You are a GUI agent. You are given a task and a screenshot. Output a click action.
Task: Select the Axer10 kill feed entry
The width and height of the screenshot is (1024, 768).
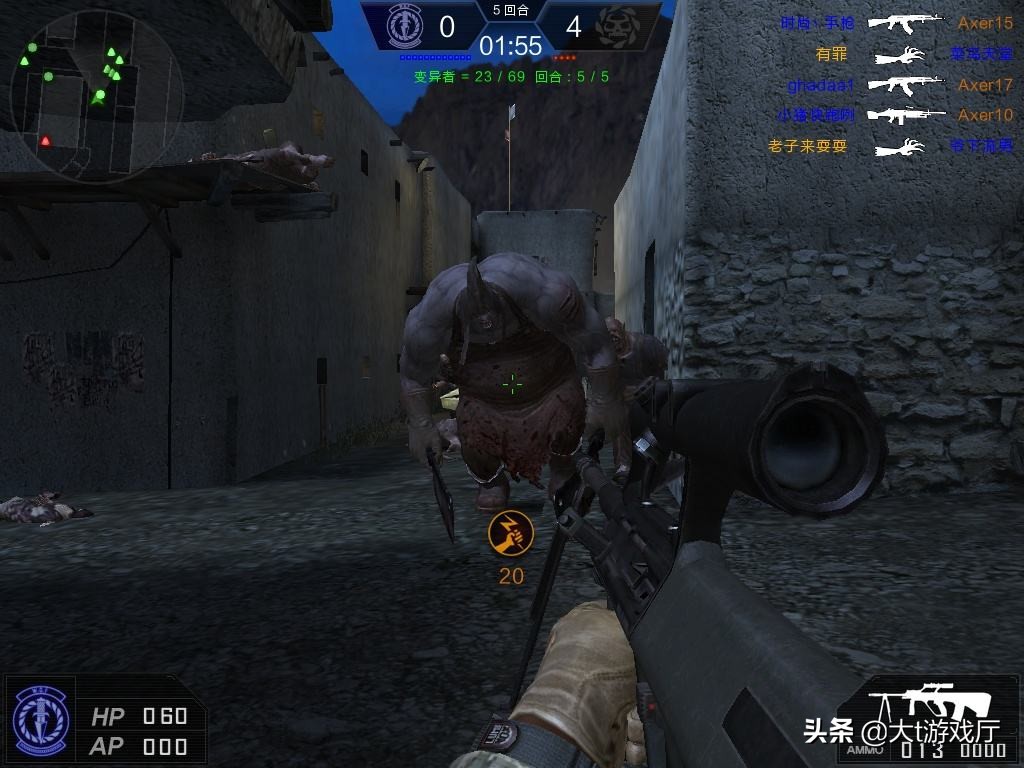coord(985,115)
